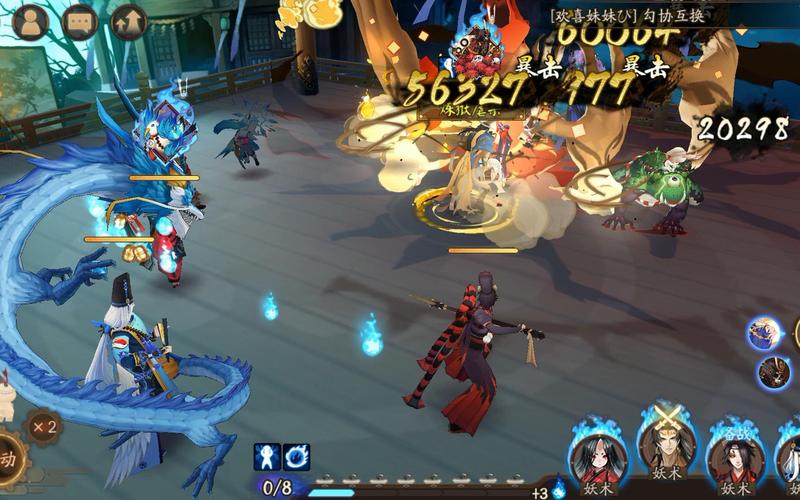The width and height of the screenshot is (800, 500).
Task: Open the player profile icon
Action: [x=32, y=21]
